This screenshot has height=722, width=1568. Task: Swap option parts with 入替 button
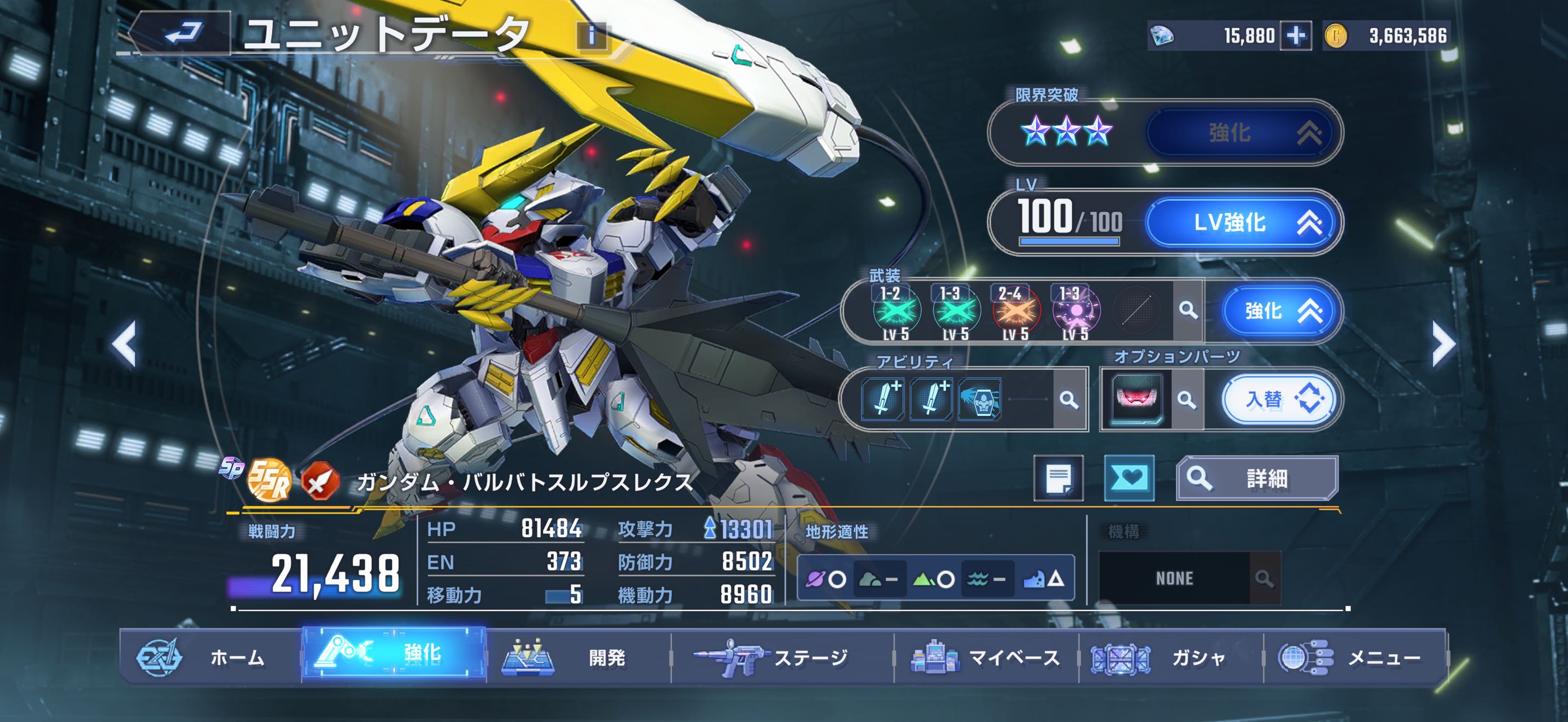1278,400
